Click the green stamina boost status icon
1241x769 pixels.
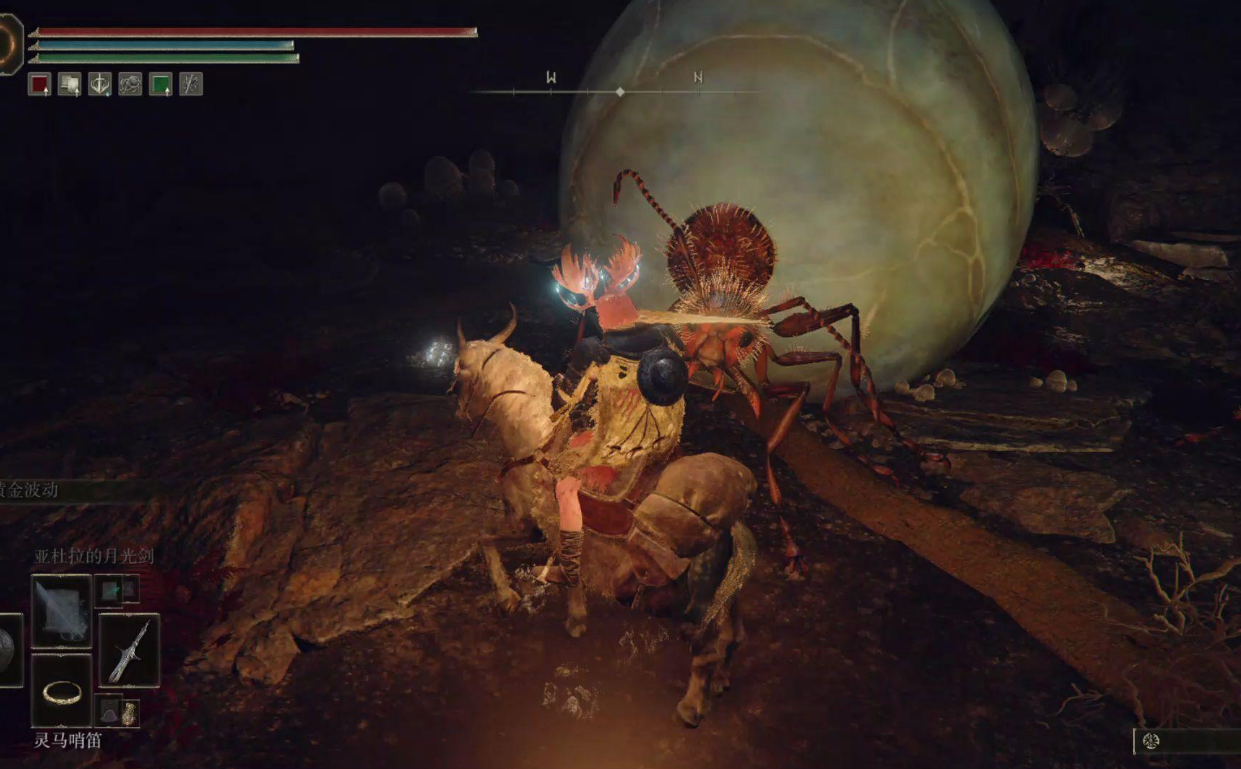[x=160, y=84]
